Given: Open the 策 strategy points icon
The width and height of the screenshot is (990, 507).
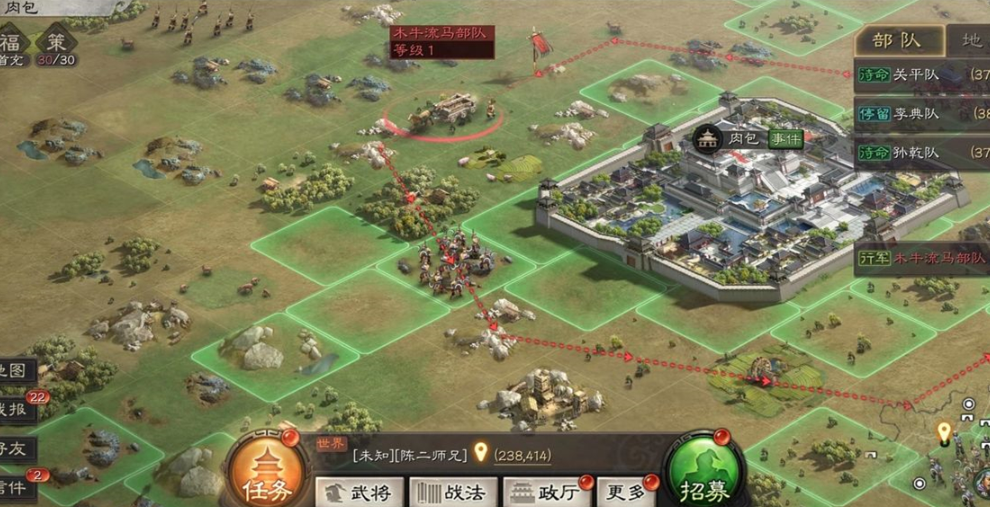Looking at the screenshot, I should (56, 44).
